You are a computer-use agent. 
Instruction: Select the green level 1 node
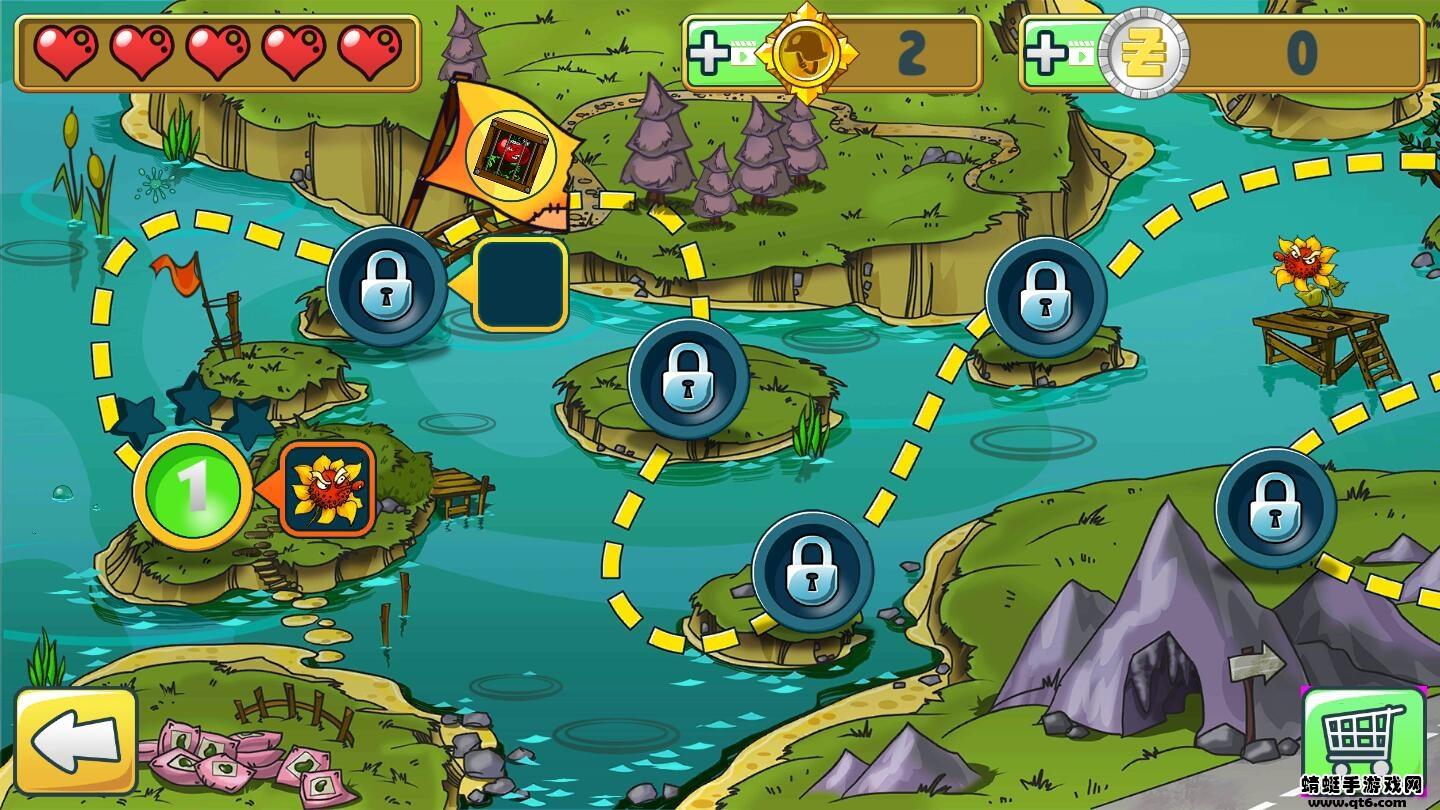(x=192, y=490)
